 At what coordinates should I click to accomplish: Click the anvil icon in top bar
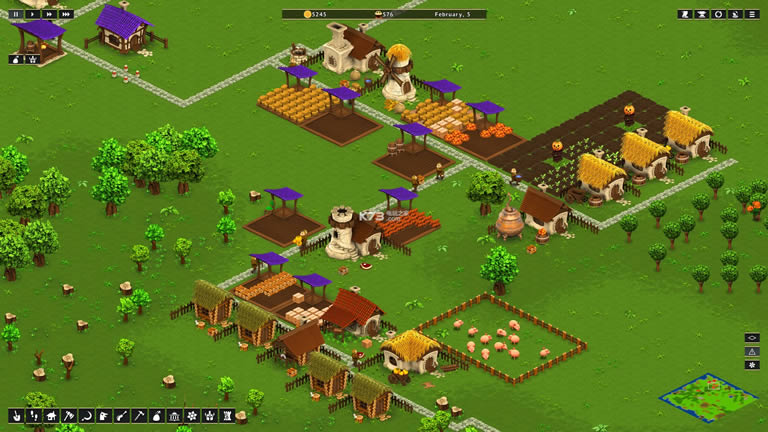point(702,14)
